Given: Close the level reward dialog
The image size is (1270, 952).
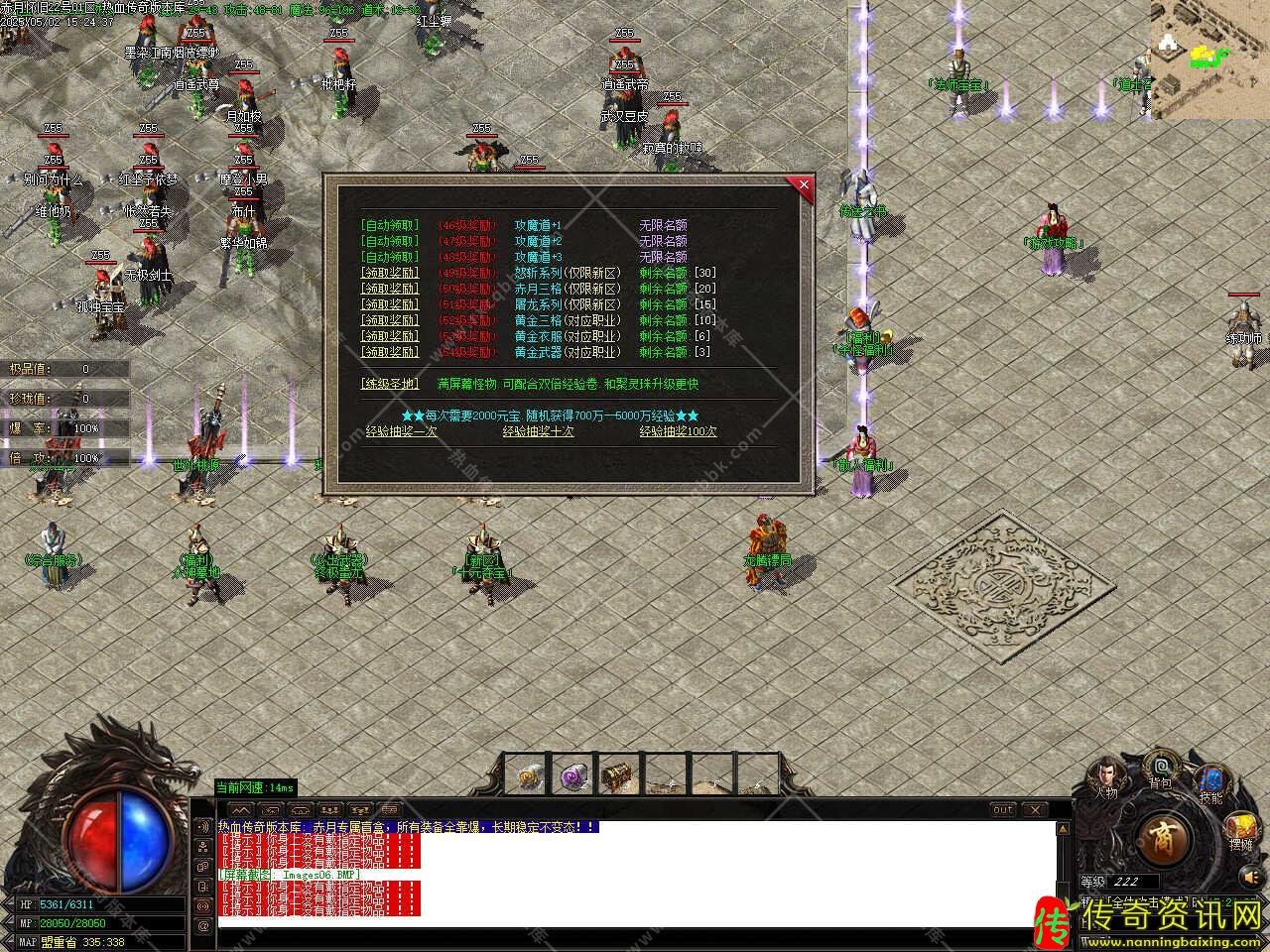Looking at the screenshot, I should [x=803, y=184].
